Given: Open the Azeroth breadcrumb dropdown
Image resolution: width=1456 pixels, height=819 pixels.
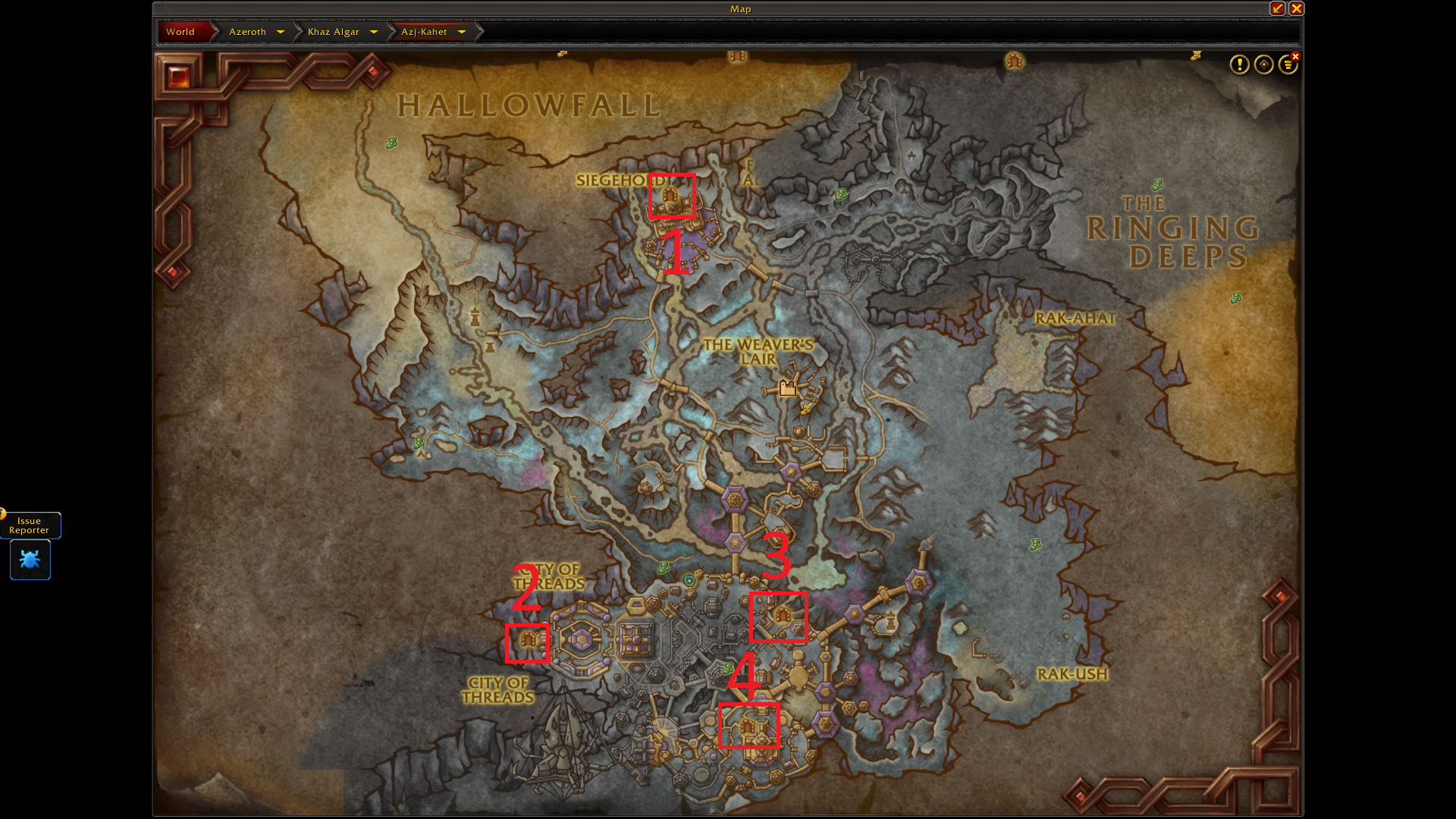Looking at the screenshot, I should (x=280, y=32).
